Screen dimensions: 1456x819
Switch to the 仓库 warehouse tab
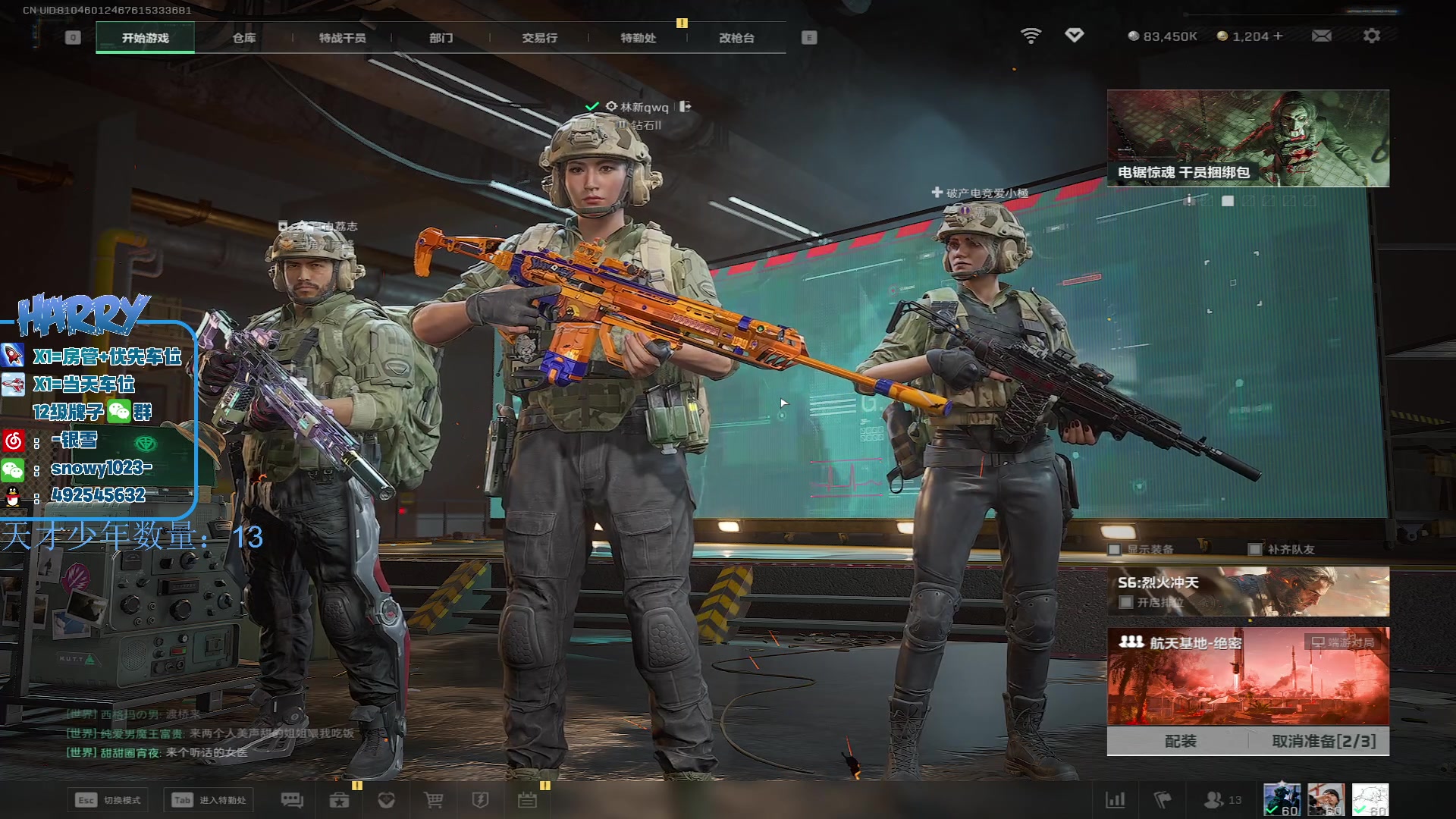[243, 38]
